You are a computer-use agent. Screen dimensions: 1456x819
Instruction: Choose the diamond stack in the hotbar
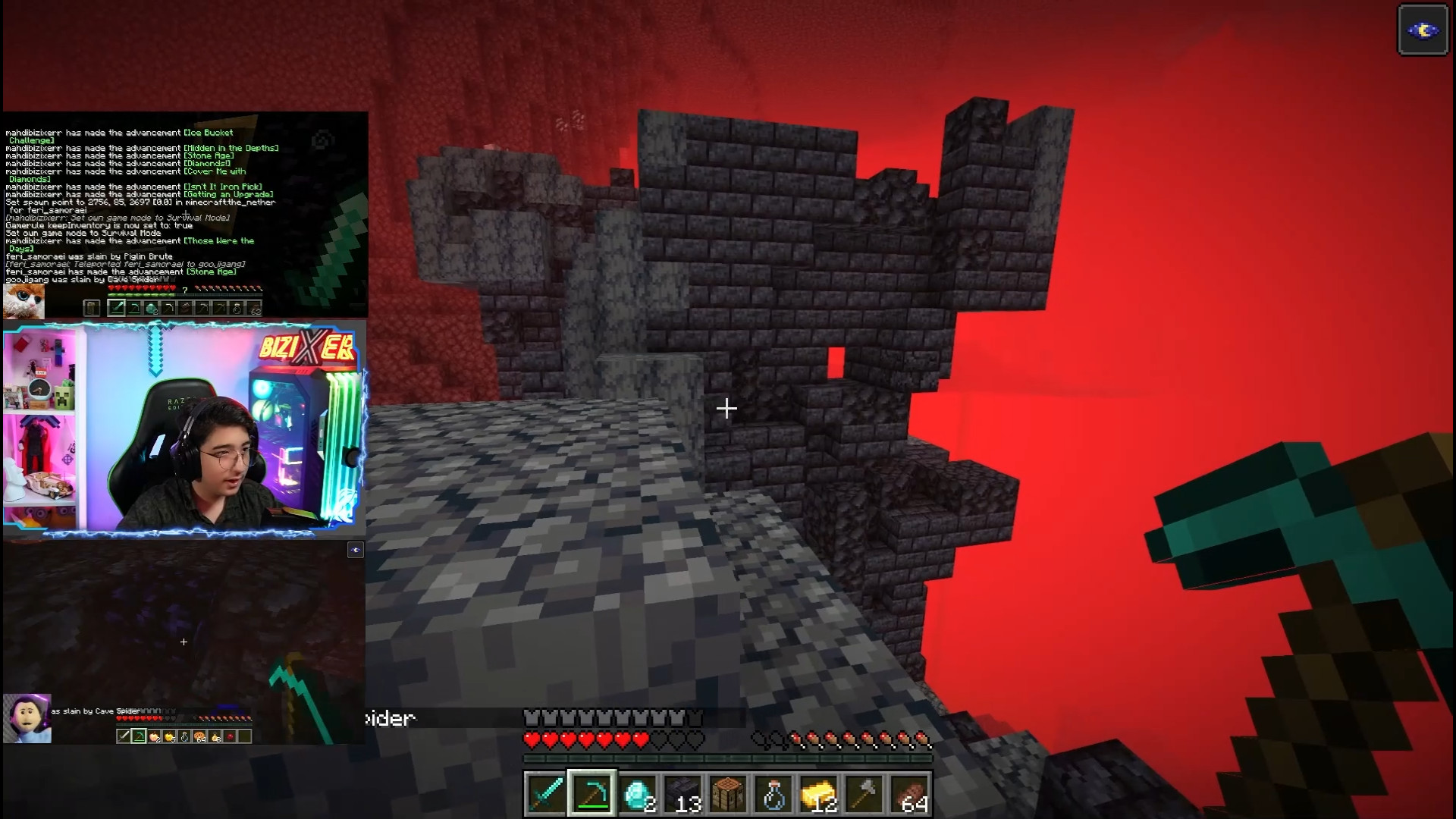pos(638,794)
